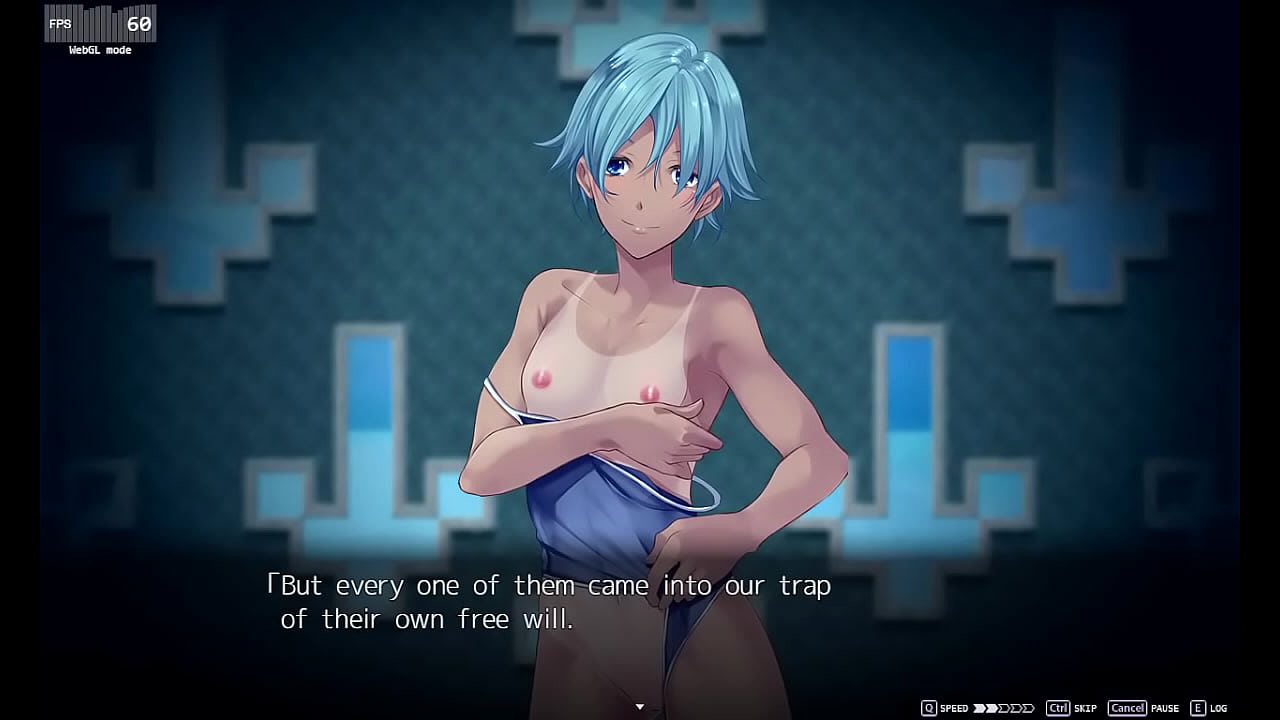
Task: Click the Ctrl key icon beside SKIP
Action: click(x=1059, y=707)
